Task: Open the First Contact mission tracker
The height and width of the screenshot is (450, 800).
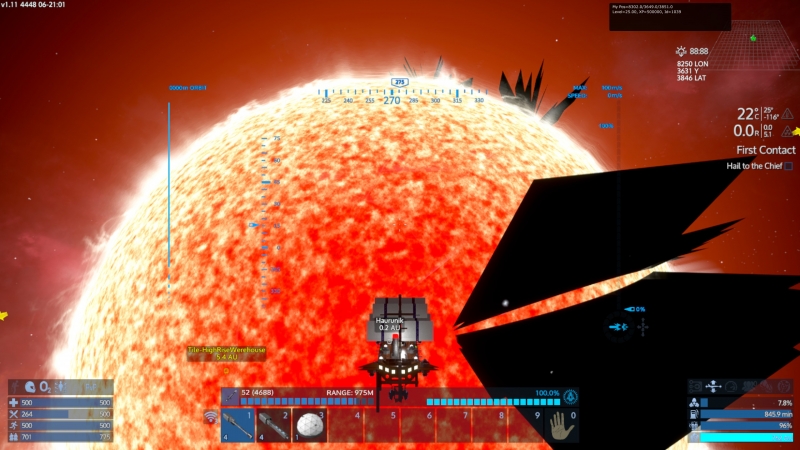Action: point(765,150)
